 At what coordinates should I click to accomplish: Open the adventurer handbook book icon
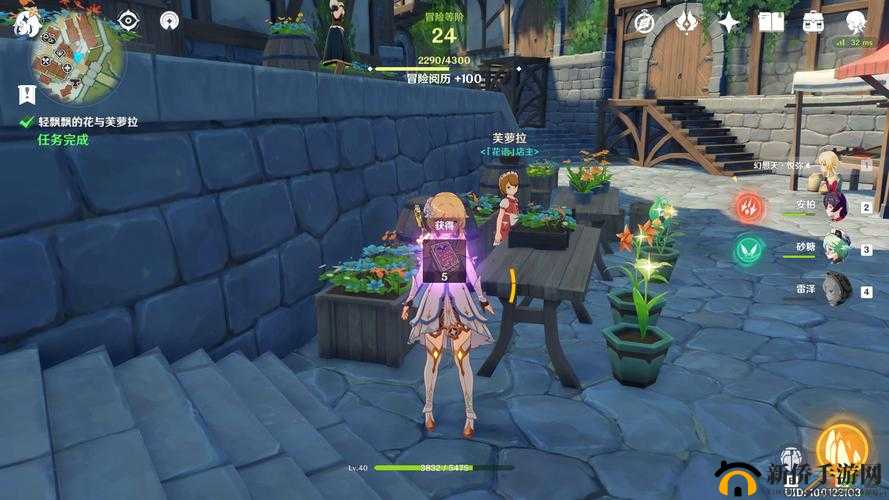coord(770,21)
